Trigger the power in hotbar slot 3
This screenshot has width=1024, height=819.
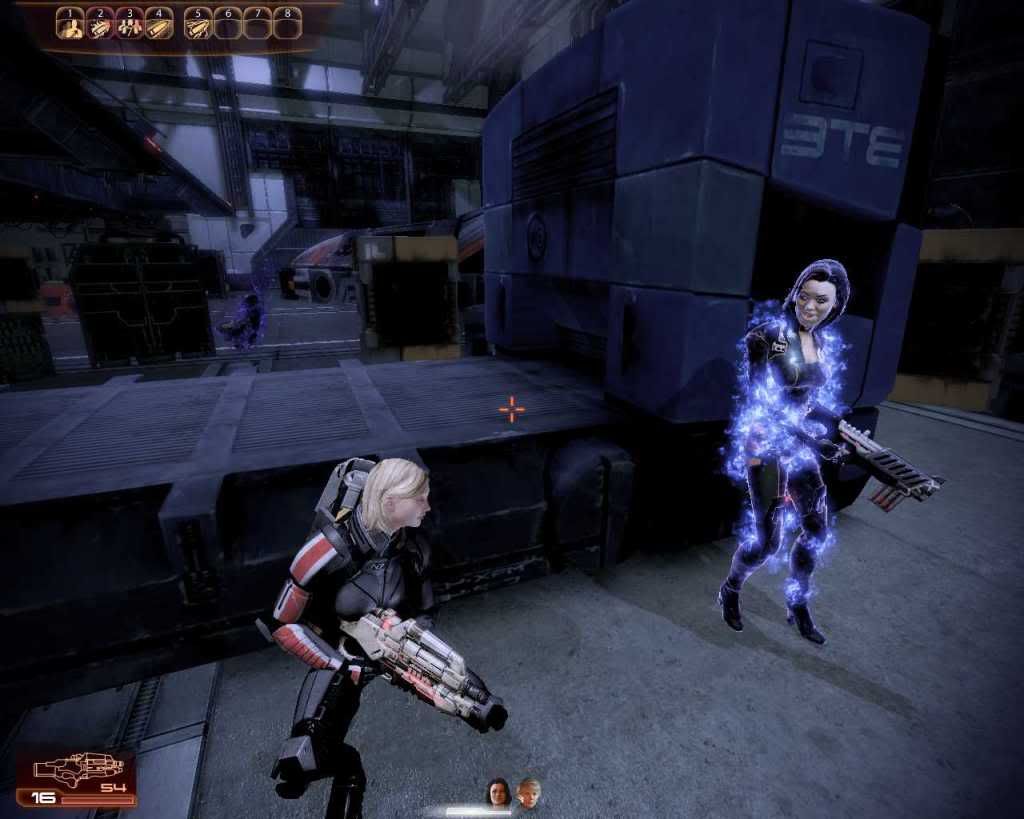pyautogui.click(x=129, y=24)
